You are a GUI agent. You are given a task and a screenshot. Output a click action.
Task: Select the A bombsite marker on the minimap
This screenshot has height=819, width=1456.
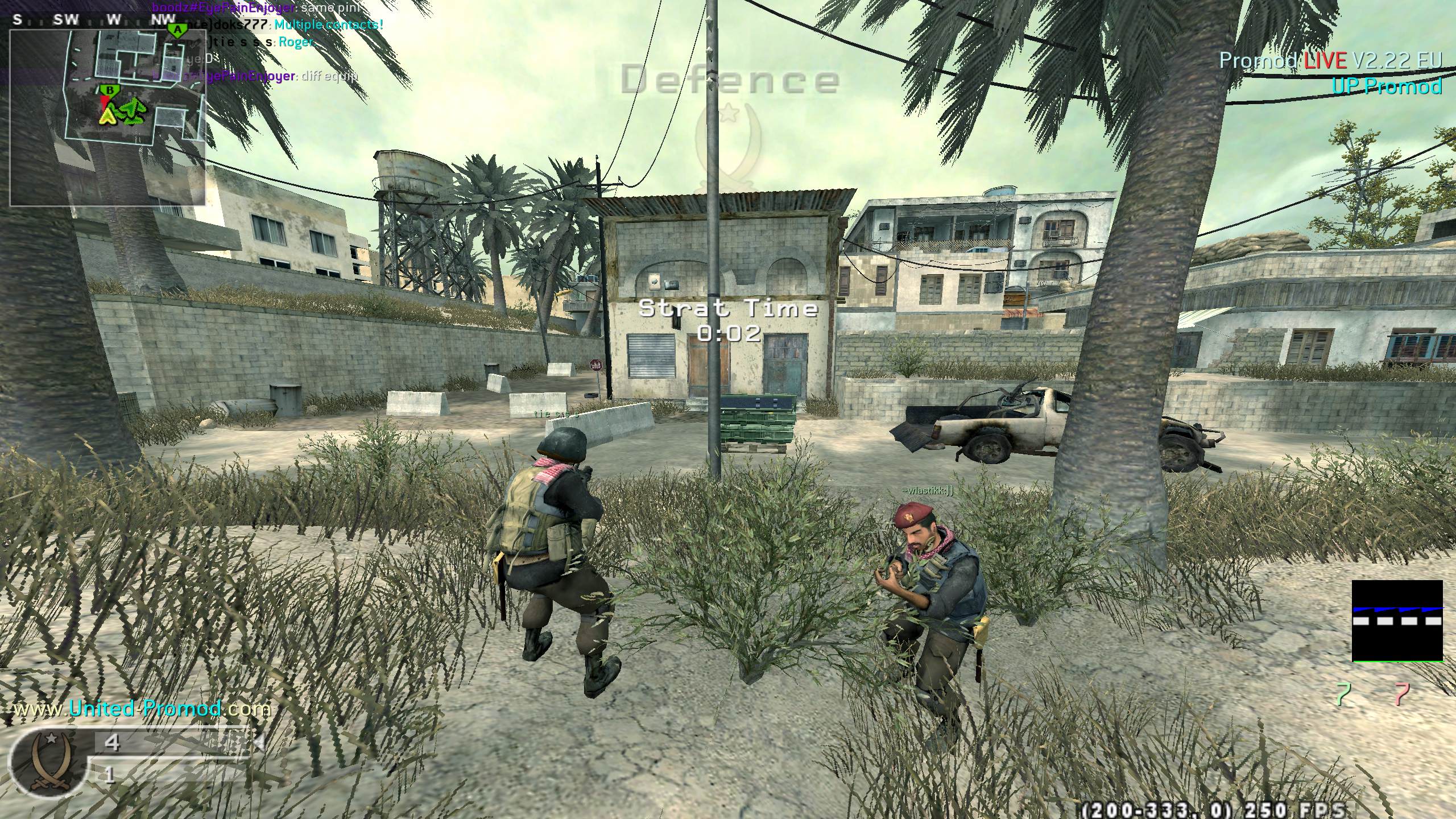click(x=178, y=30)
